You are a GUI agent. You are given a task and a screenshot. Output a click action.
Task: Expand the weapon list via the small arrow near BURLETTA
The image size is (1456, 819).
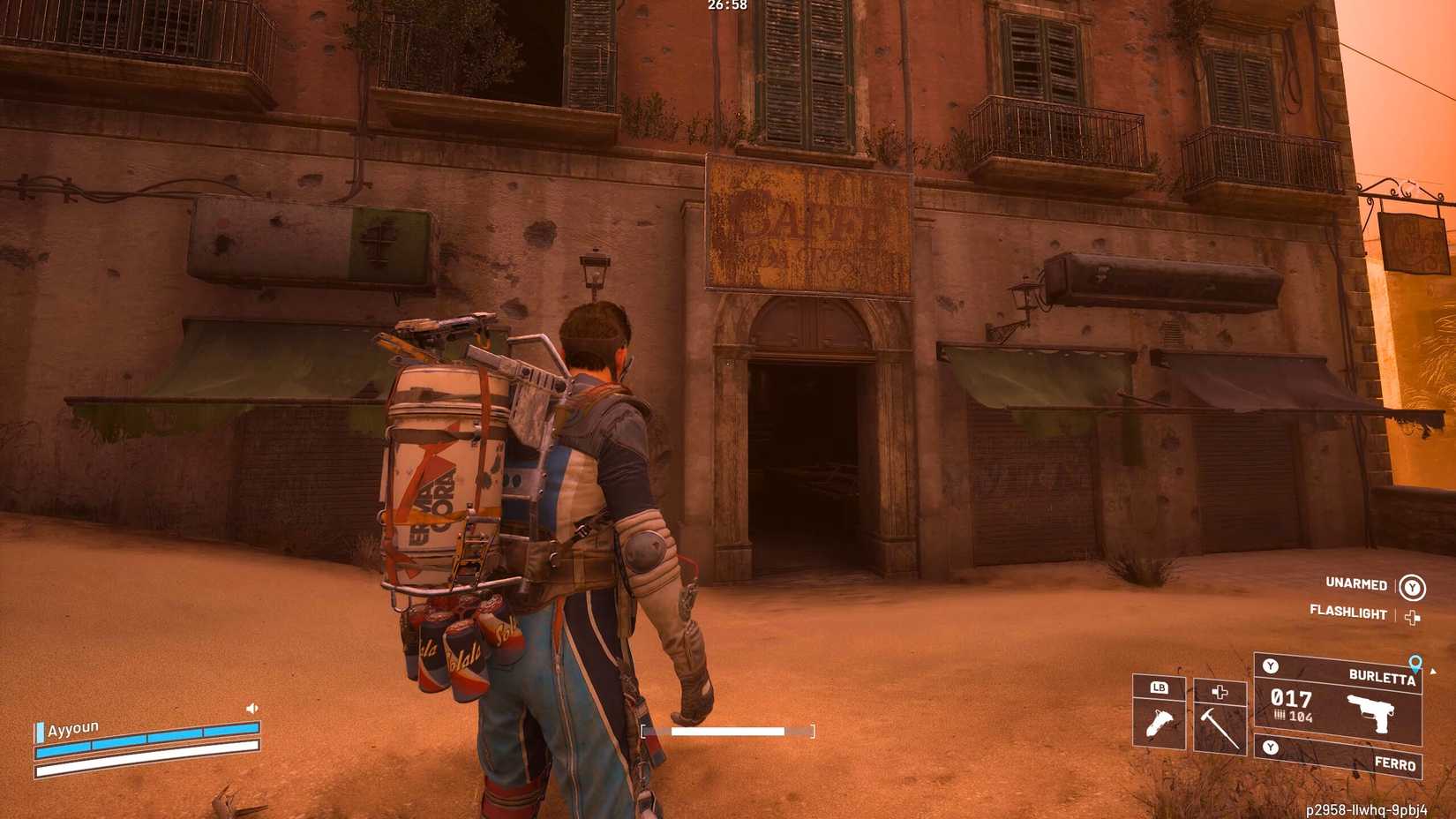[1432, 672]
